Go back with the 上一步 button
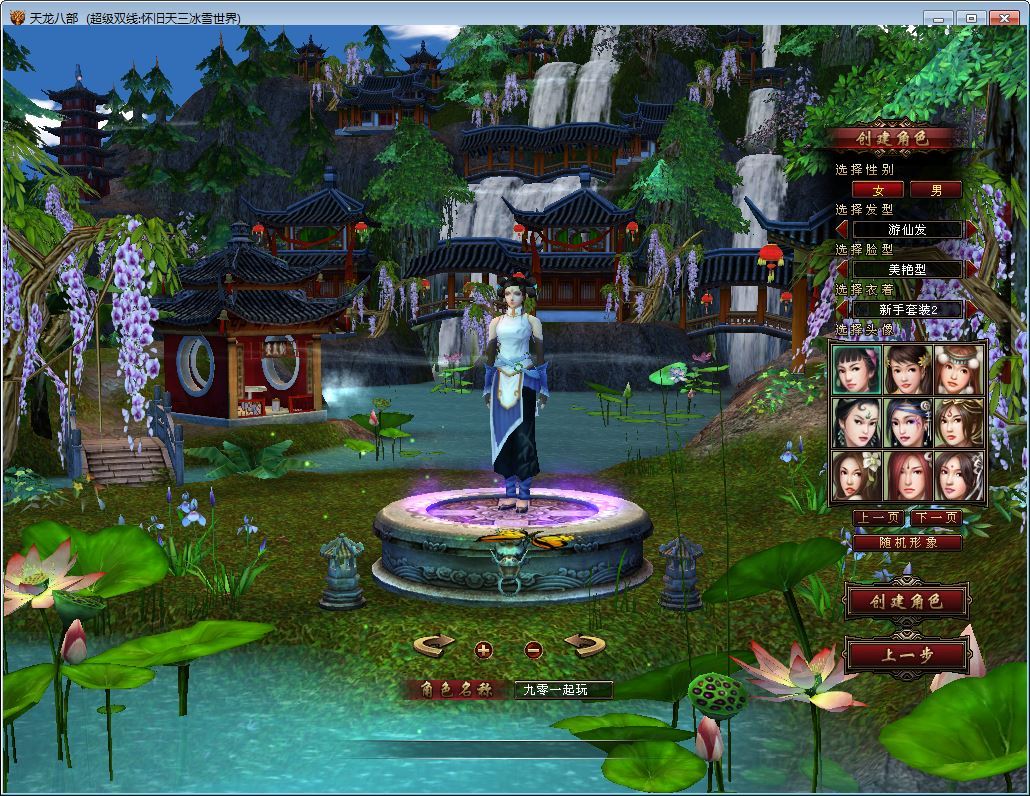 pos(906,656)
